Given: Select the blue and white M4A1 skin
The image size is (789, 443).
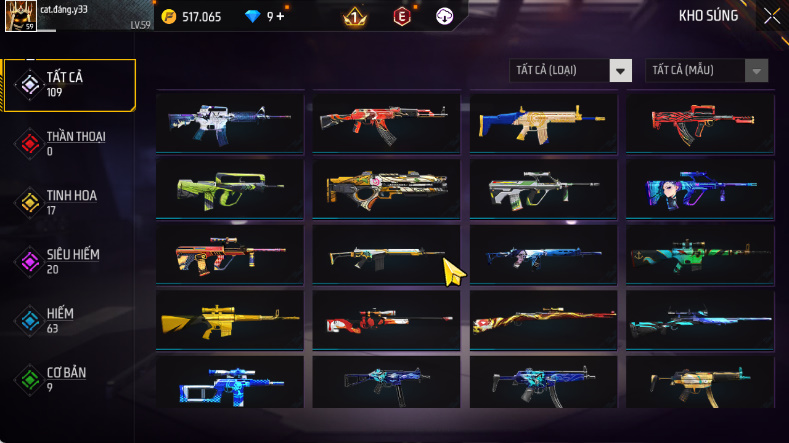Looking at the screenshot, I should 230,122.
